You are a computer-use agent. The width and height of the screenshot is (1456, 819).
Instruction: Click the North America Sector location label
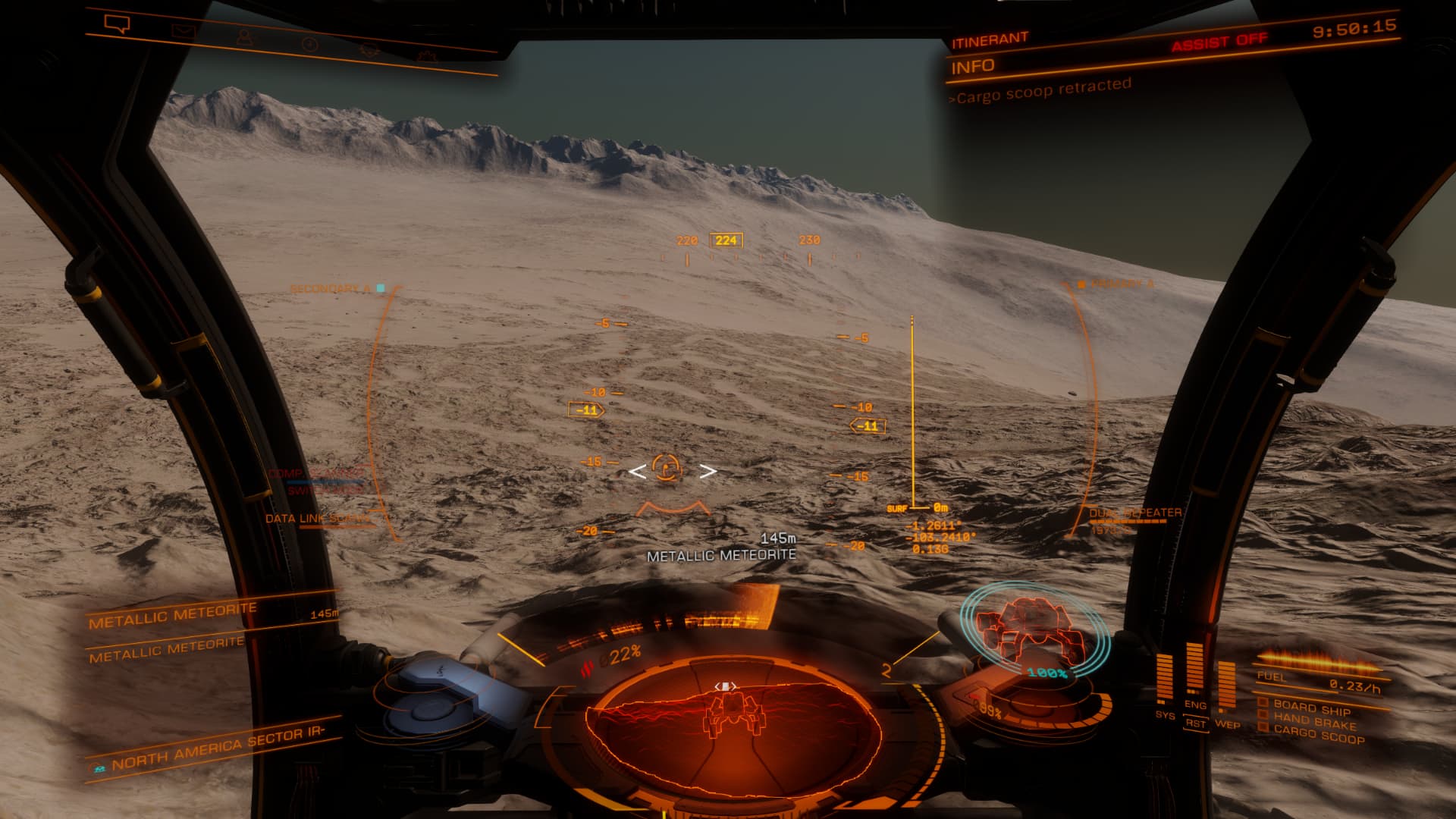(x=218, y=749)
